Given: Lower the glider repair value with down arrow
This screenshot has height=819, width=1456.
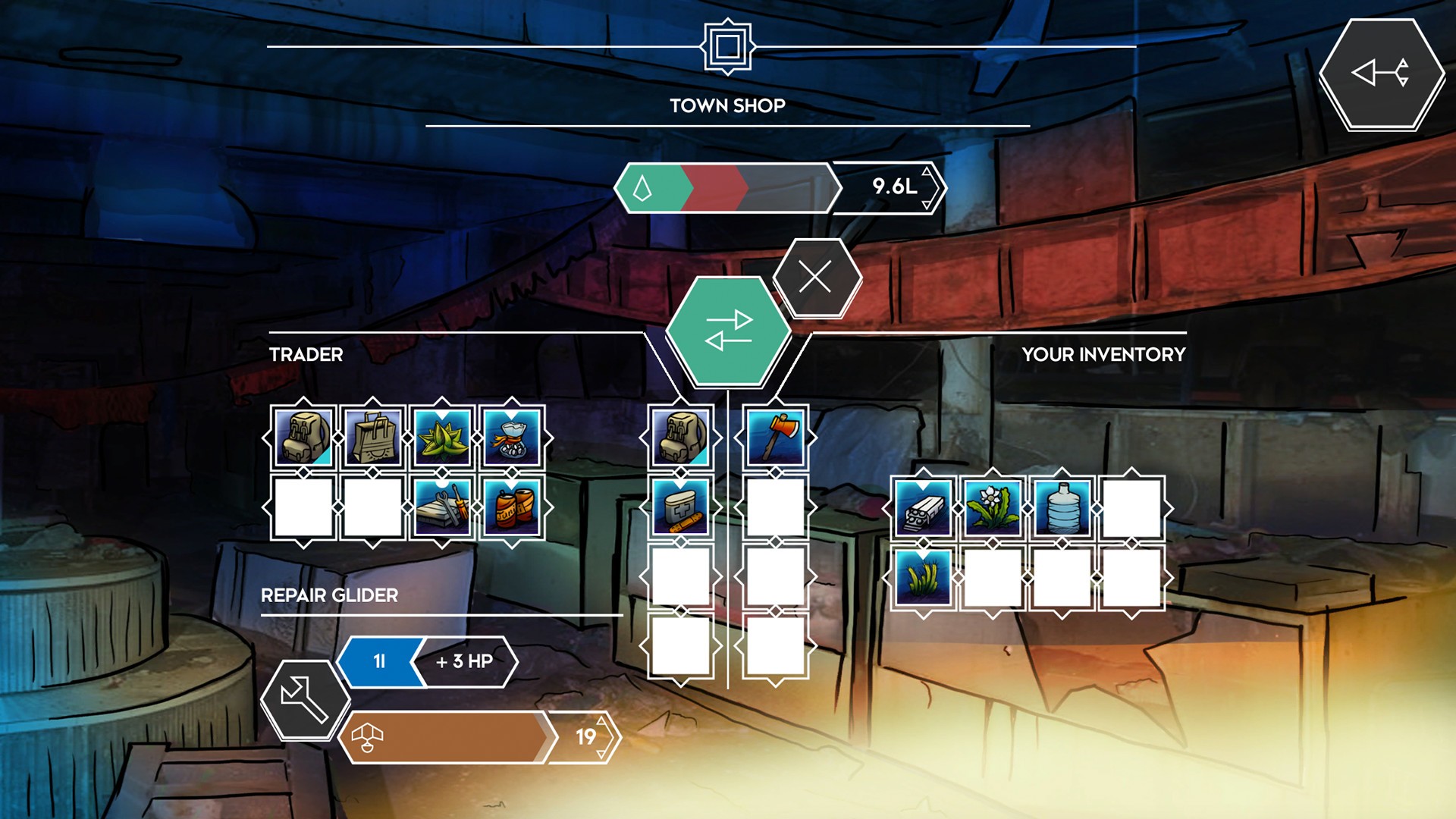Looking at the screenshot, I should 601,753.
